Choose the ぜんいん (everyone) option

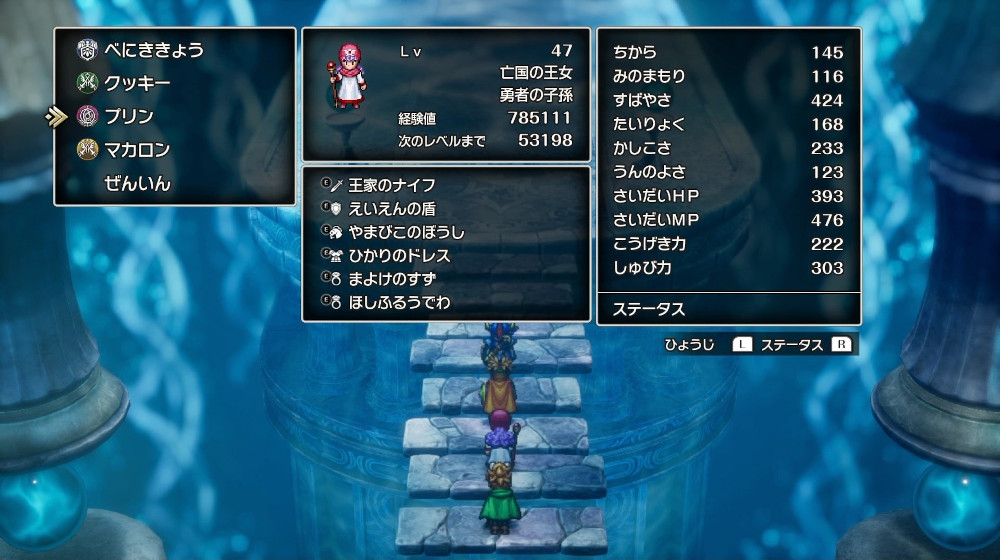pos(137,184)
